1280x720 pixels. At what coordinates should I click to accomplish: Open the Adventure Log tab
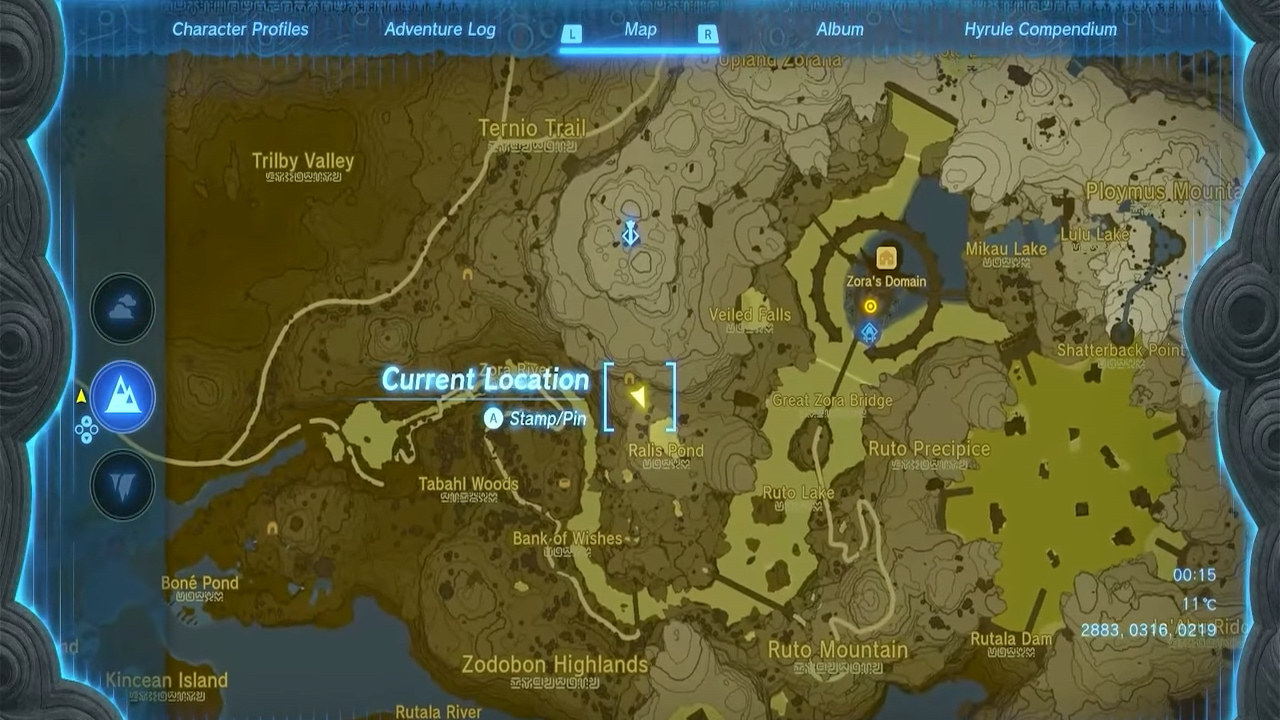click(x=438, y=29)
